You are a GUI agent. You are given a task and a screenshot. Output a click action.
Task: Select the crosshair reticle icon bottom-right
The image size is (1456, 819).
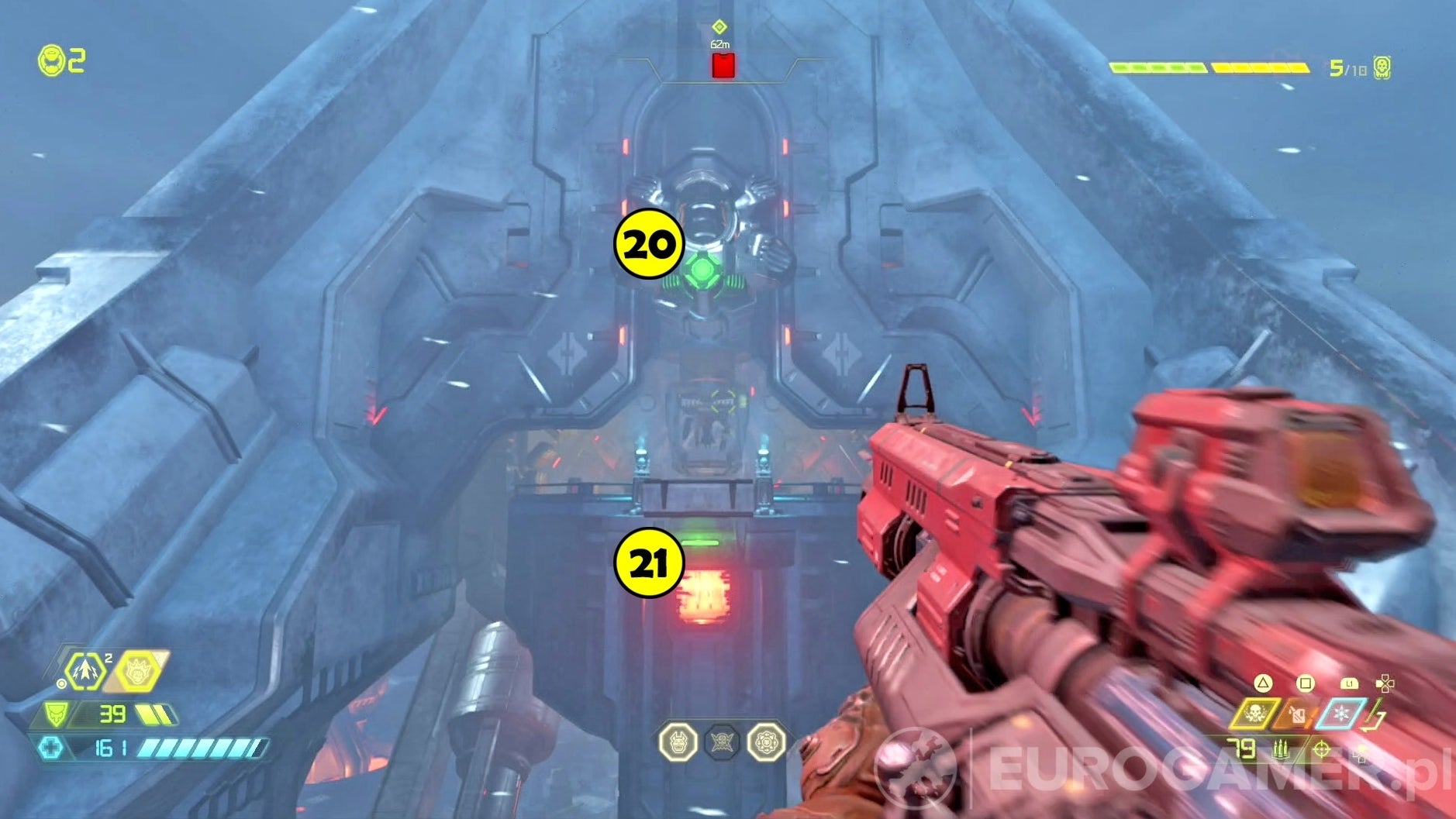(1321, 750)
